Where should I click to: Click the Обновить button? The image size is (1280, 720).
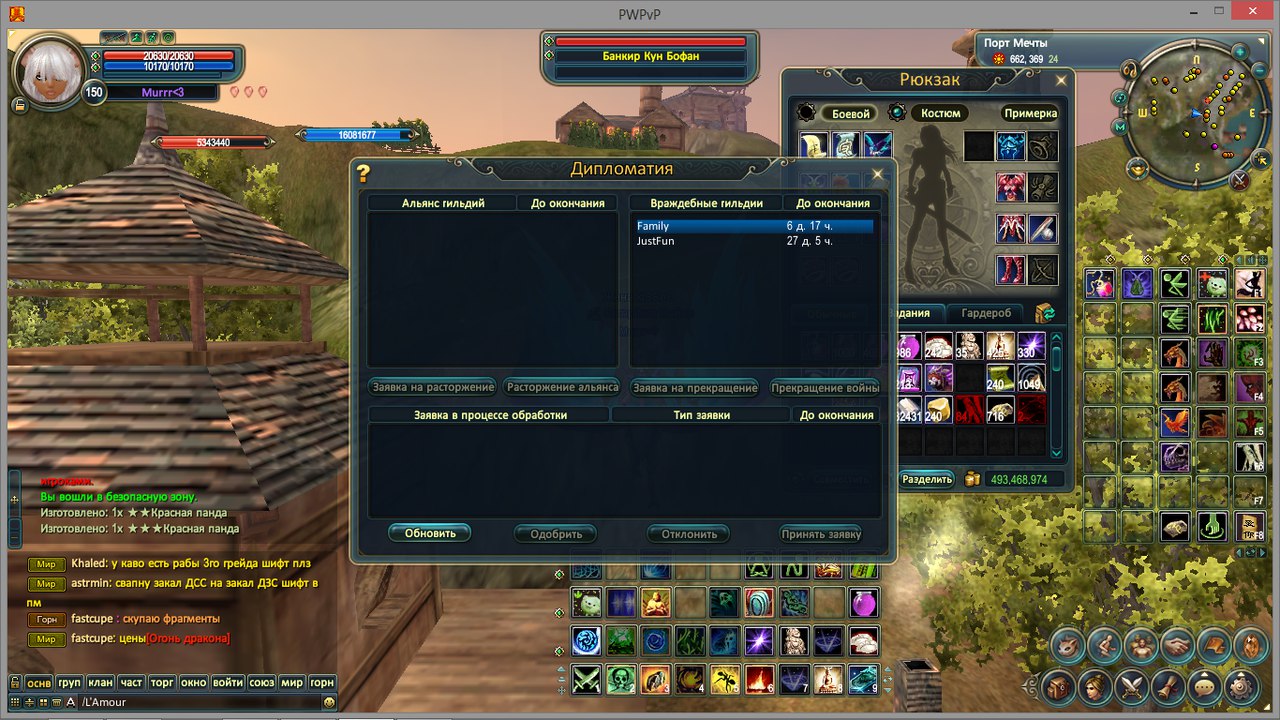tap(430, 534)
